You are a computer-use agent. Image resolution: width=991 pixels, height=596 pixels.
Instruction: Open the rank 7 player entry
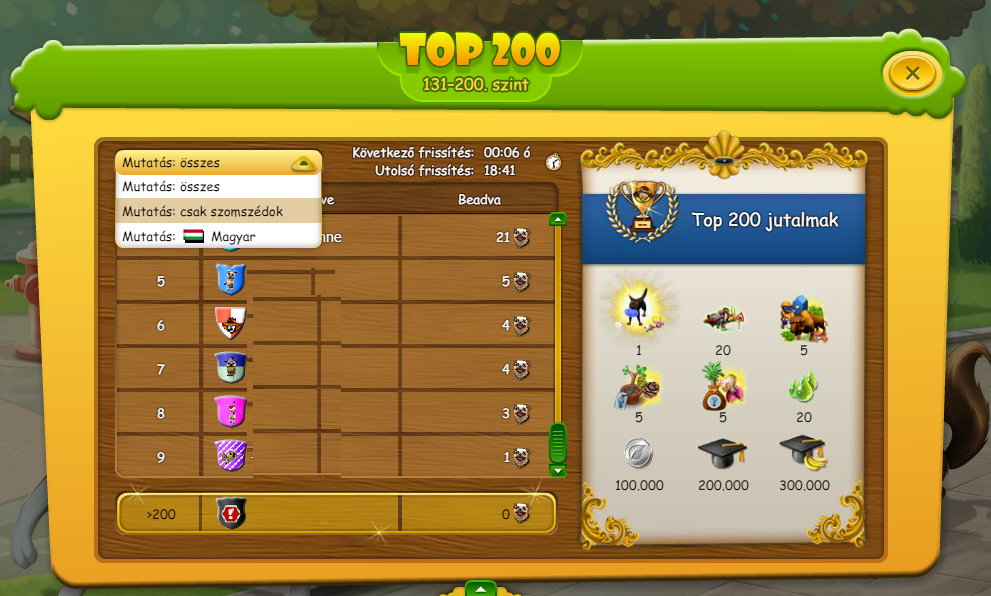click(336, 369)
